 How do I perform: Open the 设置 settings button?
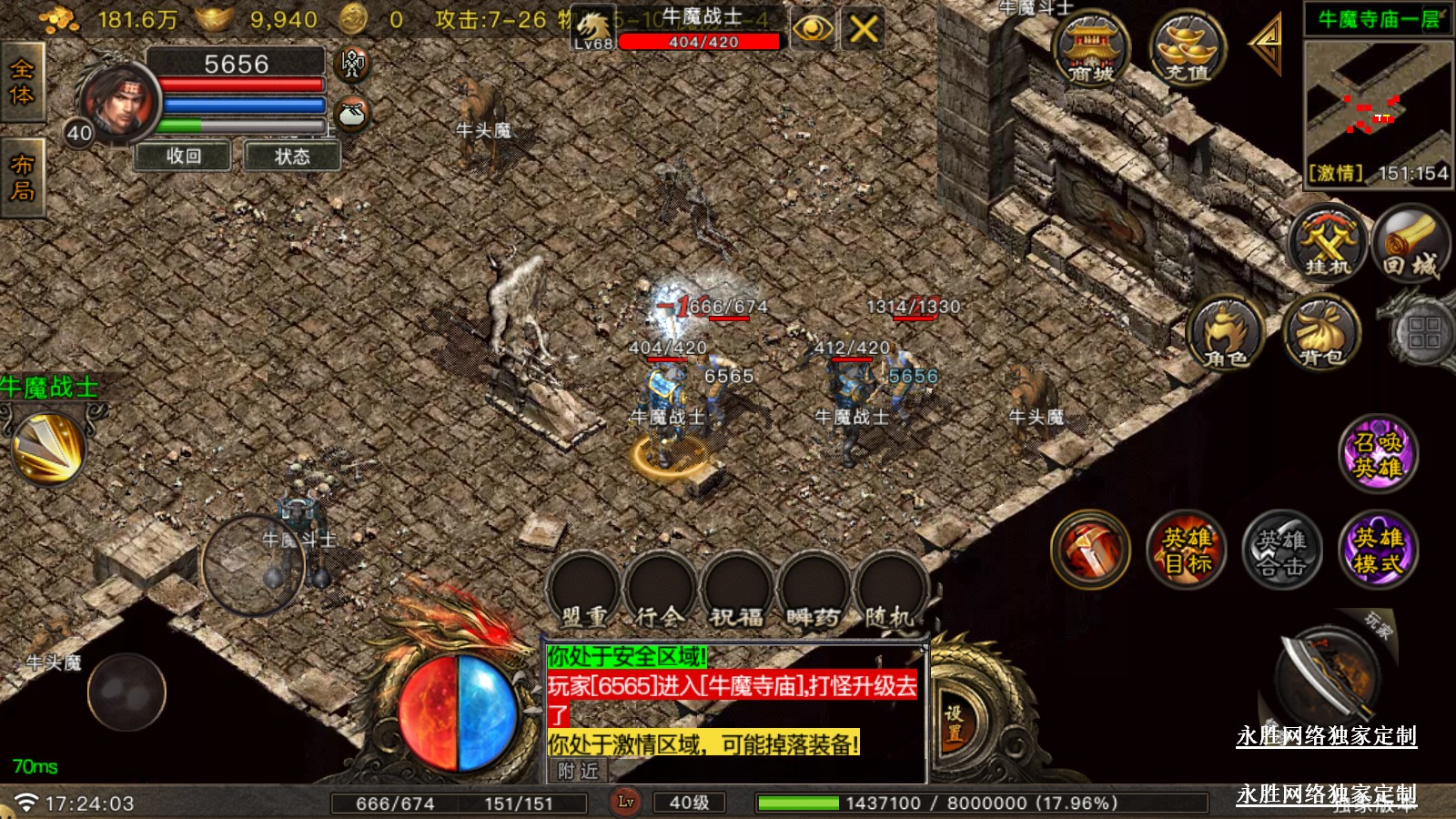click(x=953, y=723)
